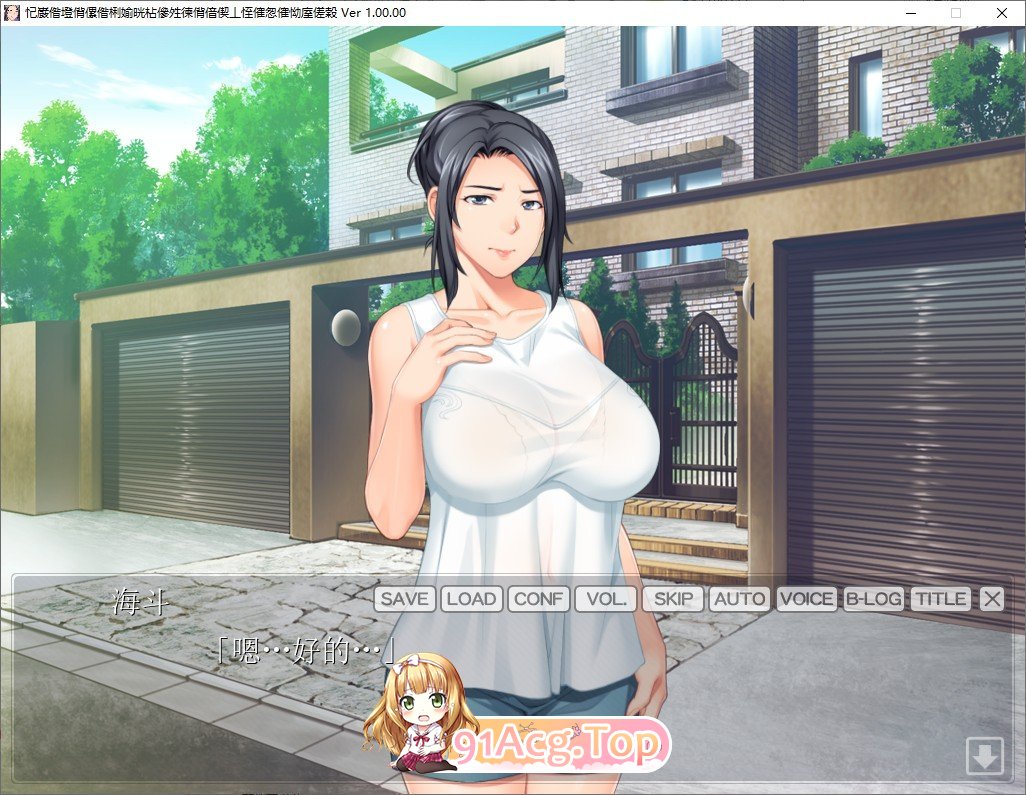Activate SKIP to fast-forward text
1026x795 pixels.
click(x=673, y=599)
